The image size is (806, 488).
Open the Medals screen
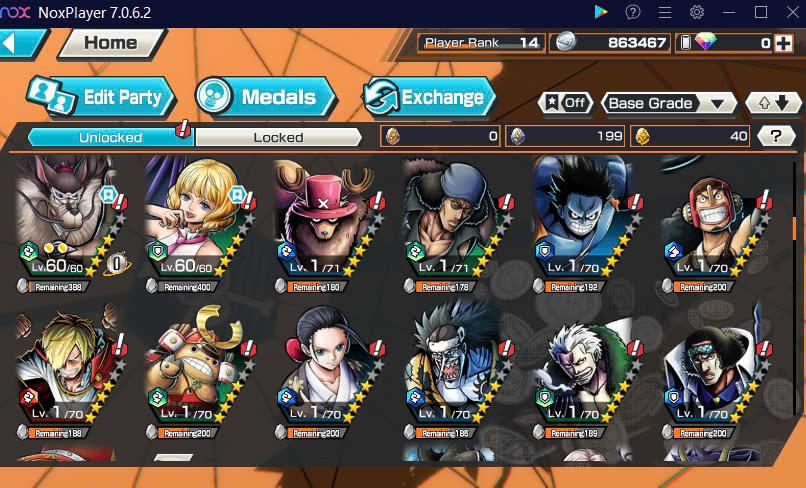pyautogui.click(x=265, y=97)
